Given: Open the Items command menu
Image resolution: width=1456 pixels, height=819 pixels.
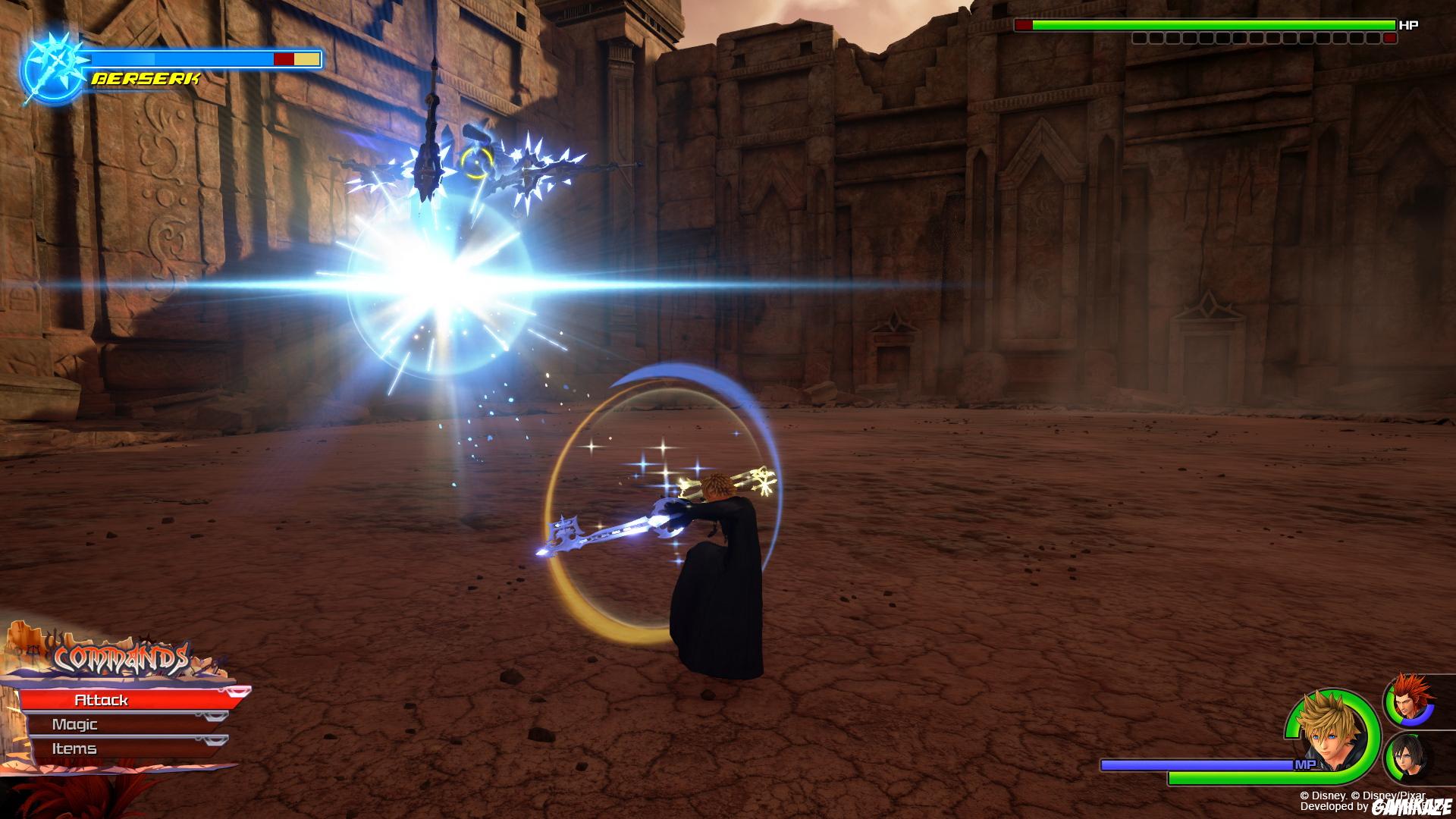Looking at the screenshot, I should pos(76,748).
